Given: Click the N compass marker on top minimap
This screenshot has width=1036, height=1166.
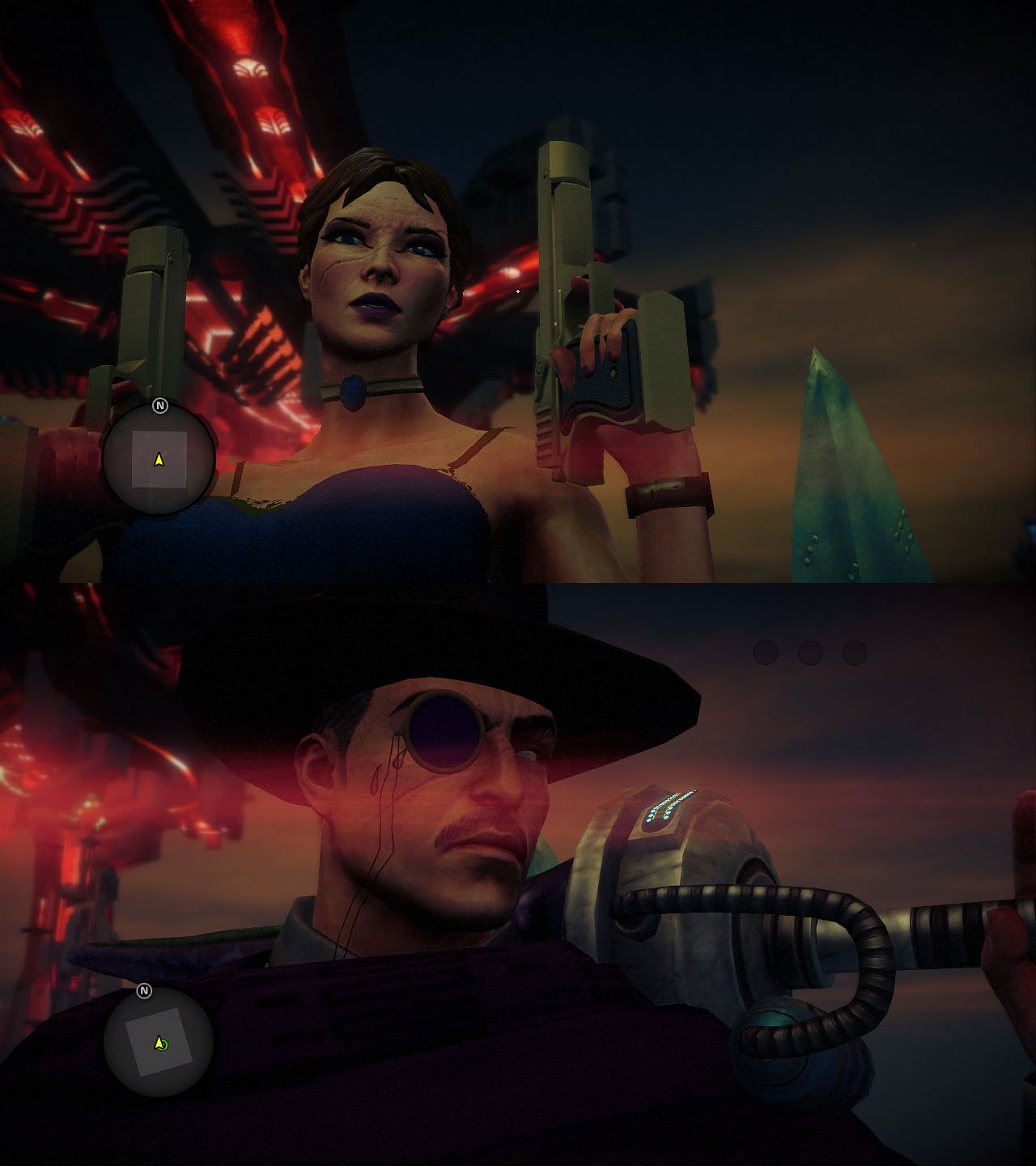Looking at the screenshot, I should click(161, 407).
